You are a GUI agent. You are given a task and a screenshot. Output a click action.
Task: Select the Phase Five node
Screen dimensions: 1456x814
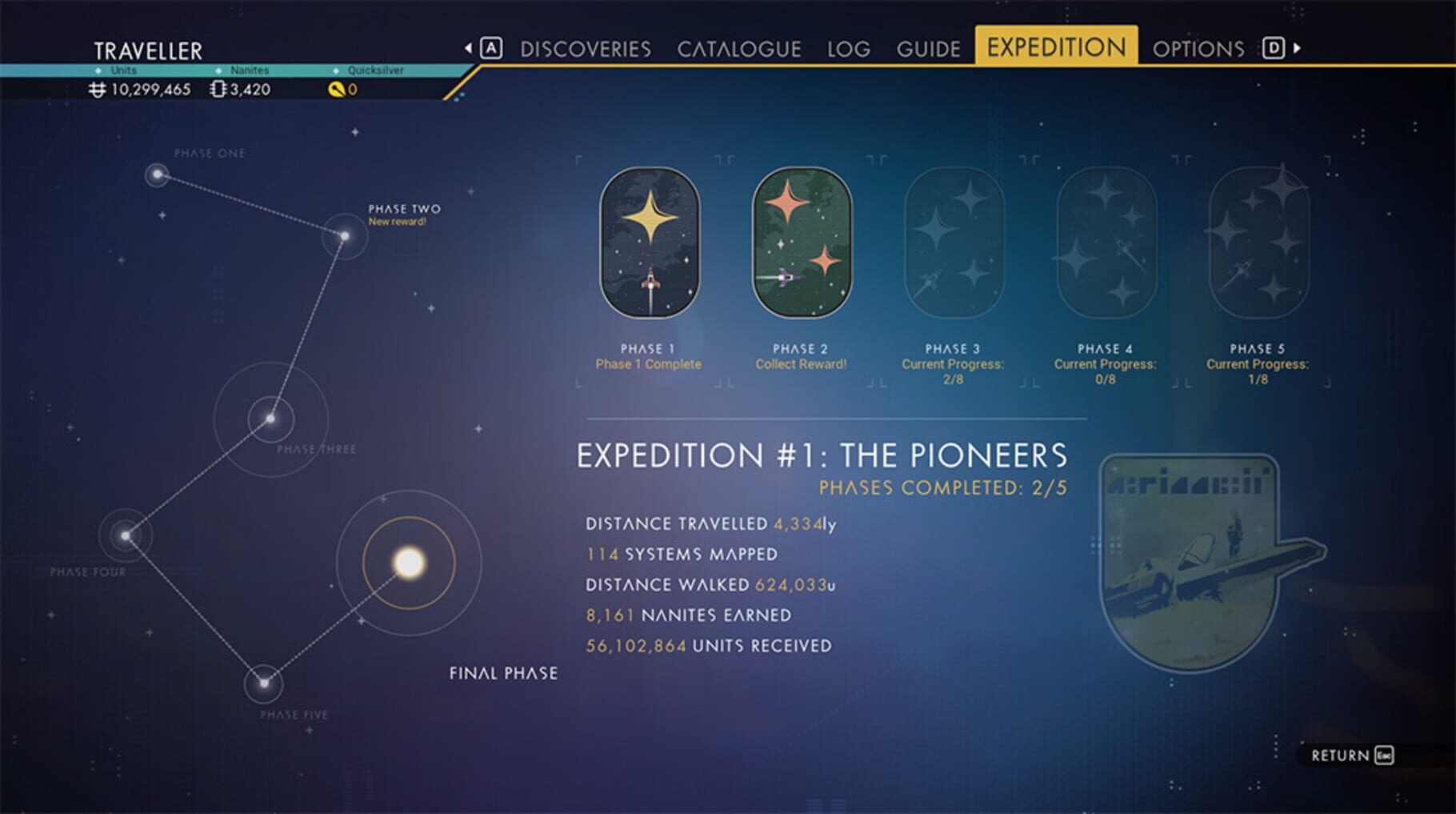pos(264,684)
